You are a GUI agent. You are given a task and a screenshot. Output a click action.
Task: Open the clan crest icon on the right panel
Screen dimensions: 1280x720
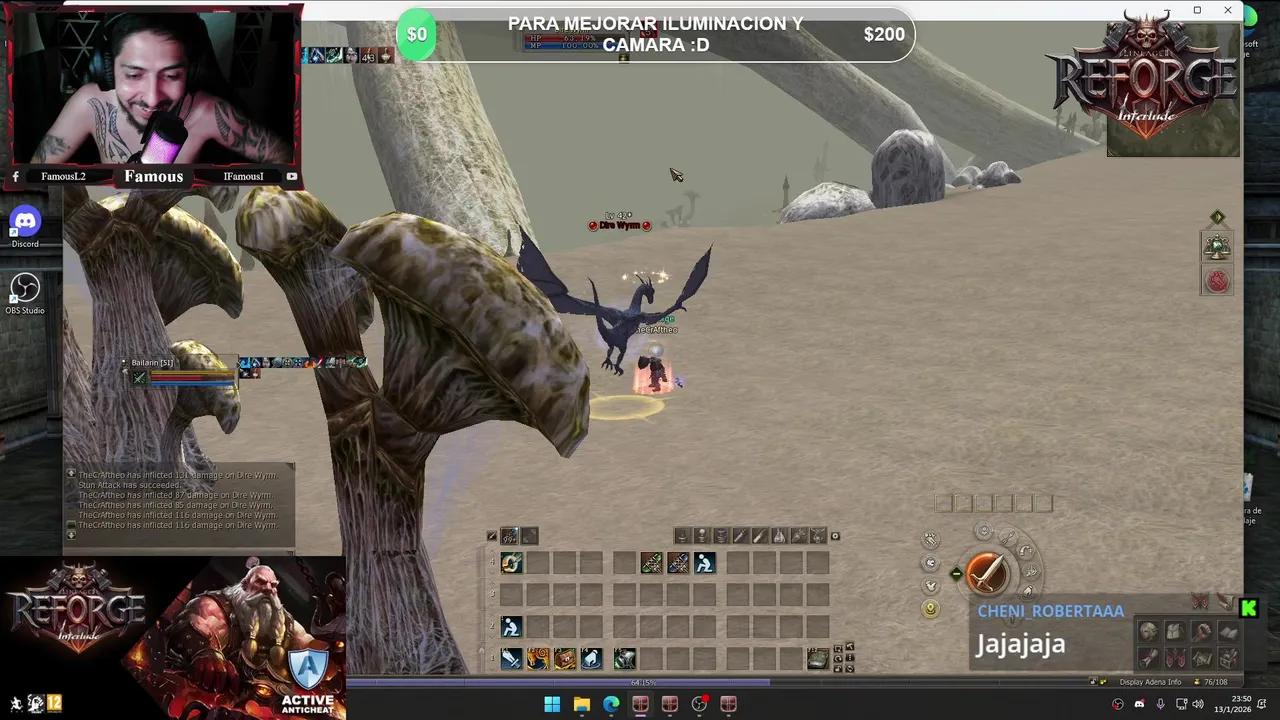click(x=1216, y=247)
